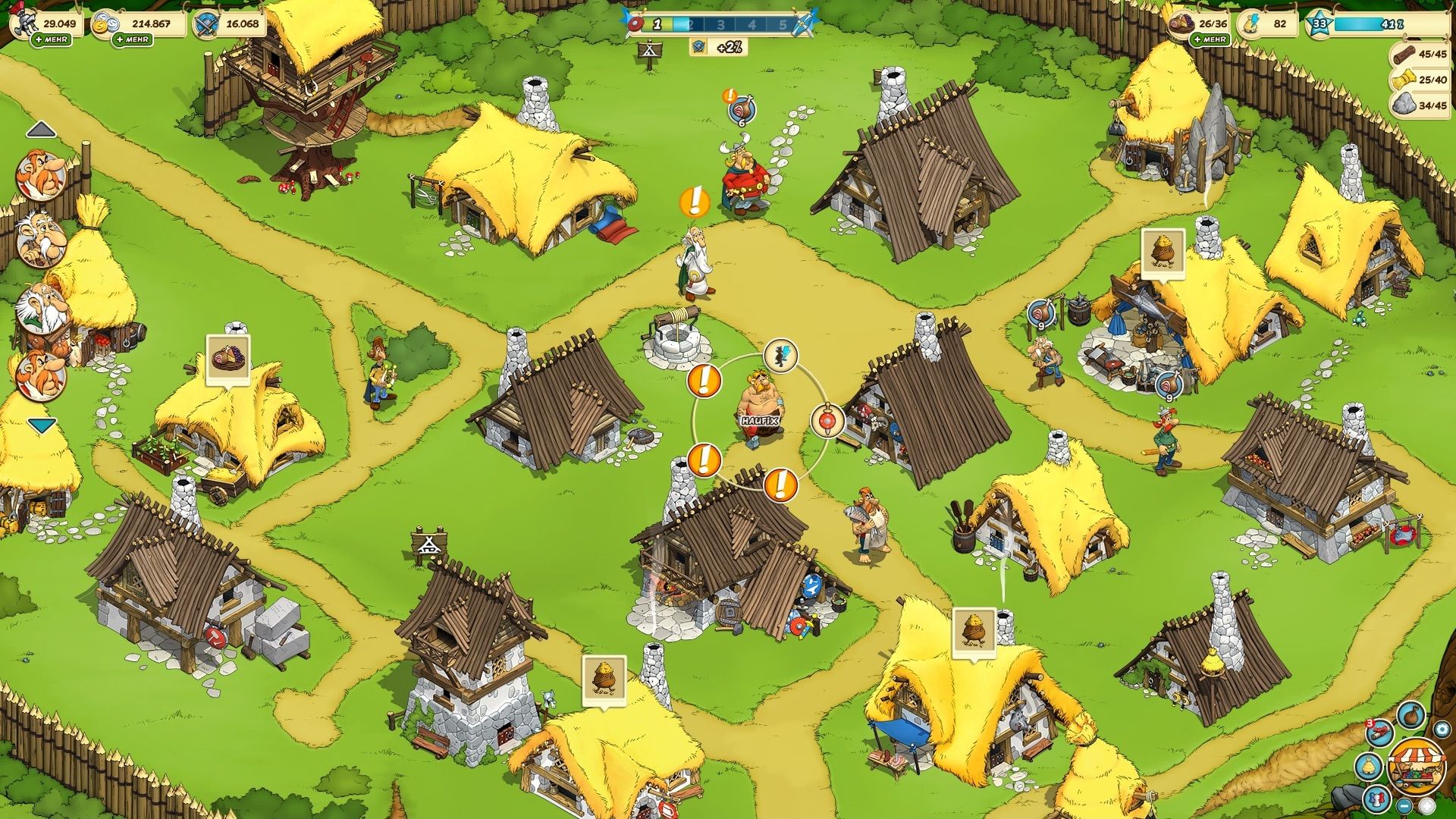The width and height of the screenshot is (1456, 819).
Task: Open the settings gear at bottom right
Action: coord(1442,730)
